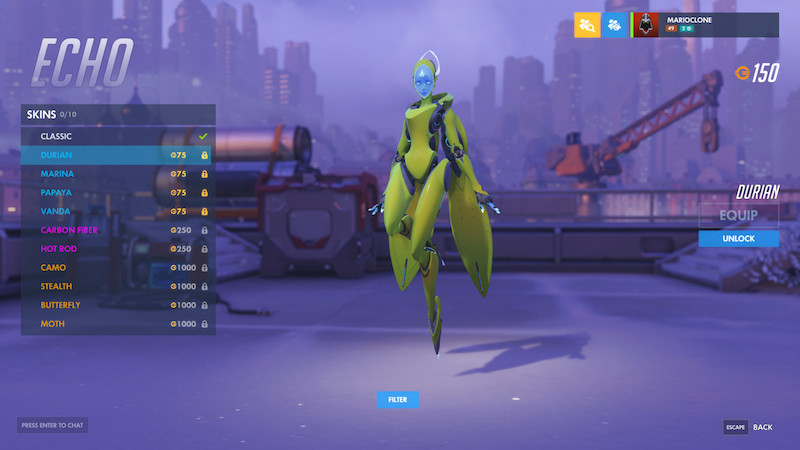This screenshot has height=450, width=800.
Task: Choose the Butterfly skin
Action: 118,305
